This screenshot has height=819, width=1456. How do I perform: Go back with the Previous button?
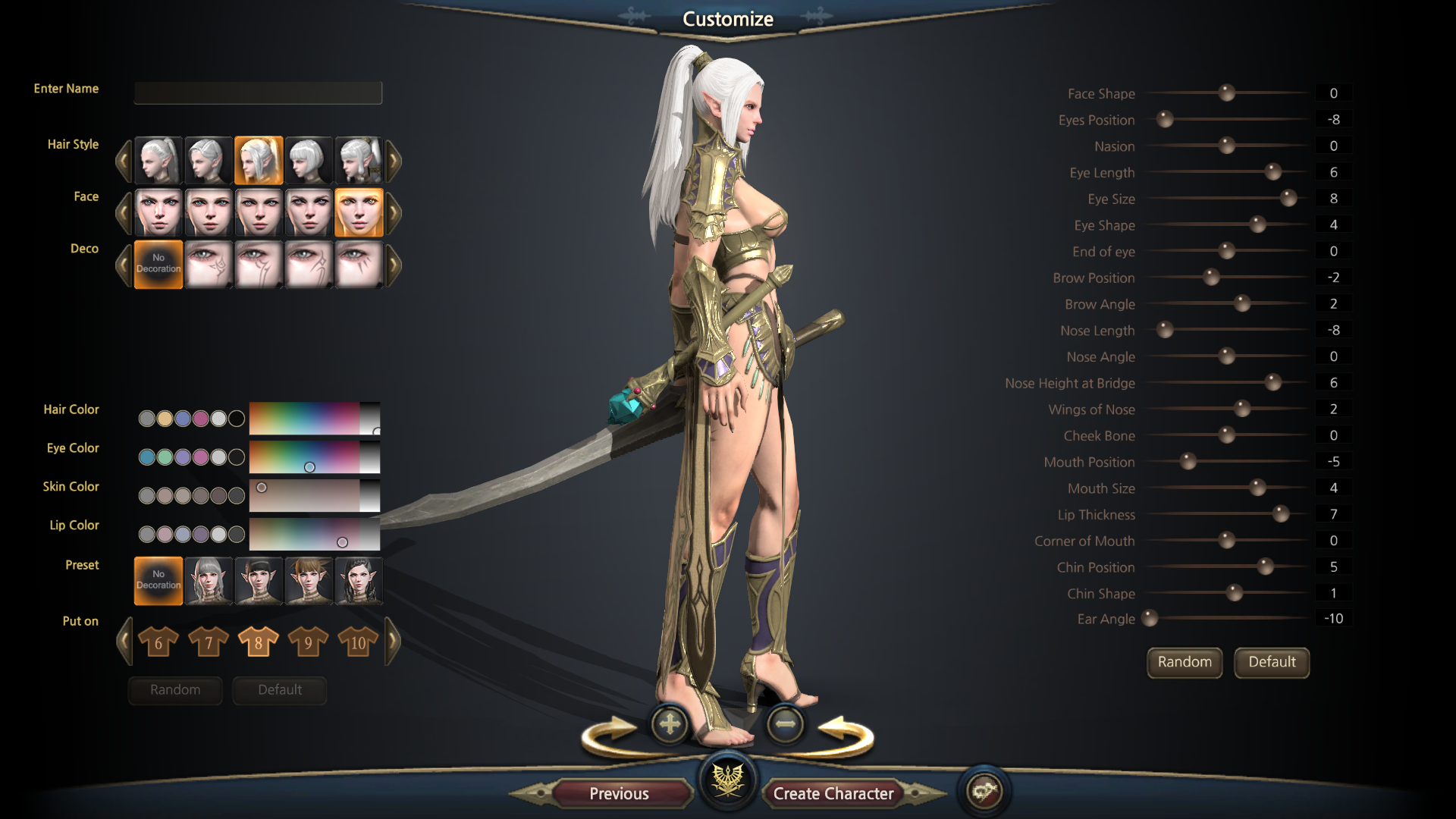click(x=619, y=793)
